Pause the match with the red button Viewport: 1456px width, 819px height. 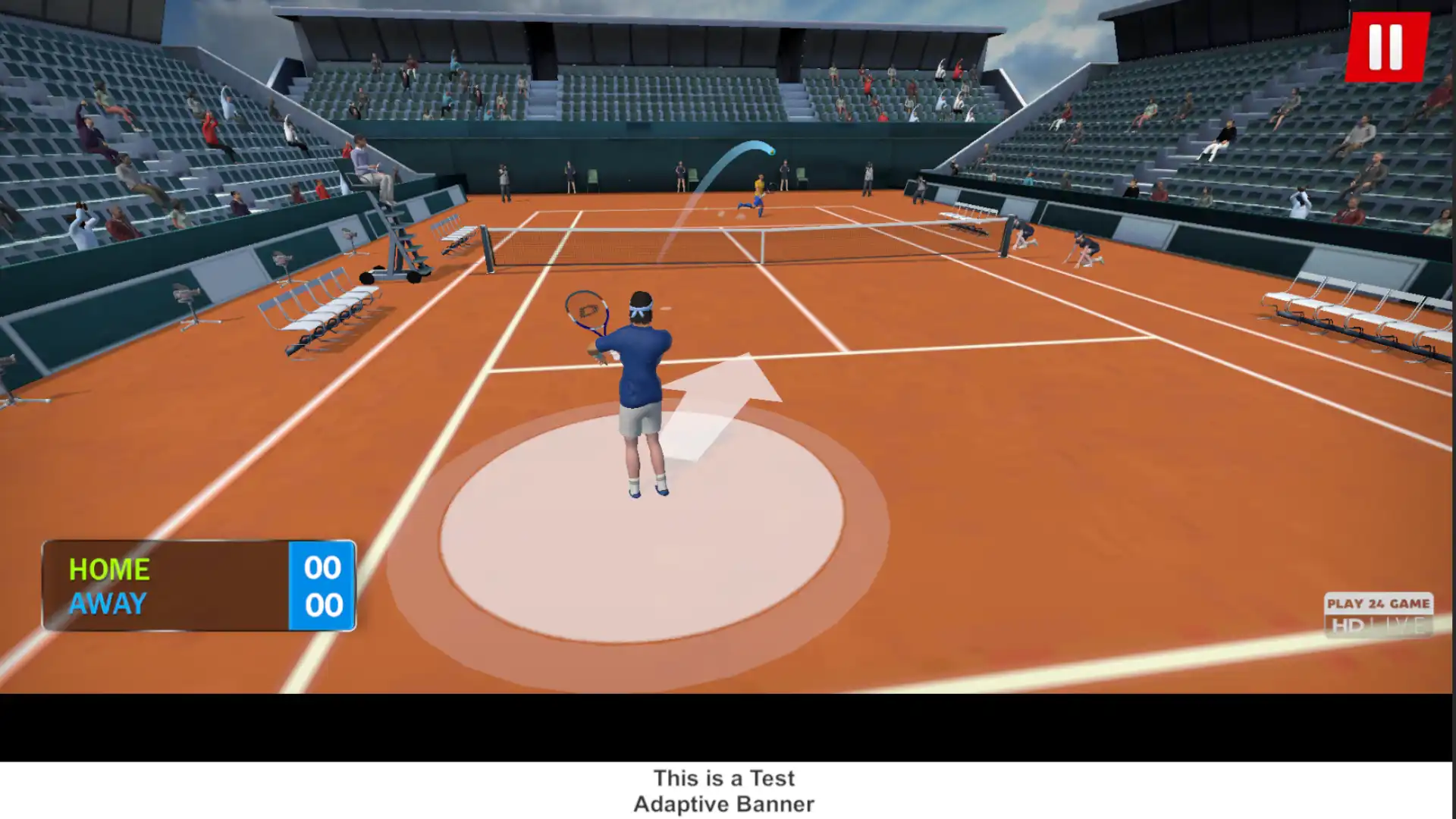point(1386,47)
